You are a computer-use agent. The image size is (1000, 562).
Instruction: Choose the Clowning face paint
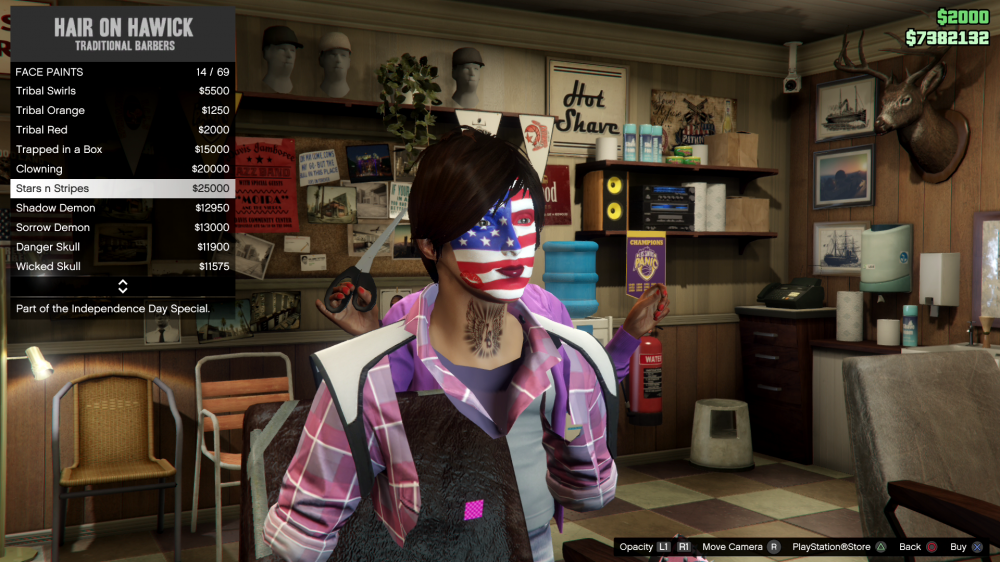tap(122, 169)
